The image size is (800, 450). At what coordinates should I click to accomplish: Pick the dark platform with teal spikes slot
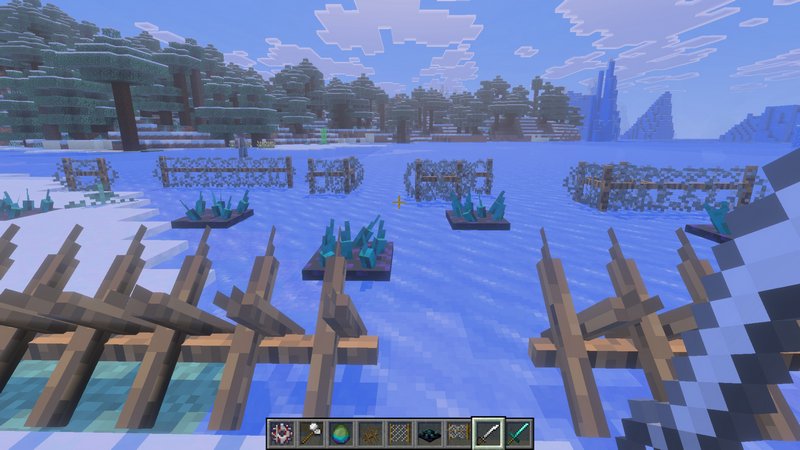(x=430, y=433)
